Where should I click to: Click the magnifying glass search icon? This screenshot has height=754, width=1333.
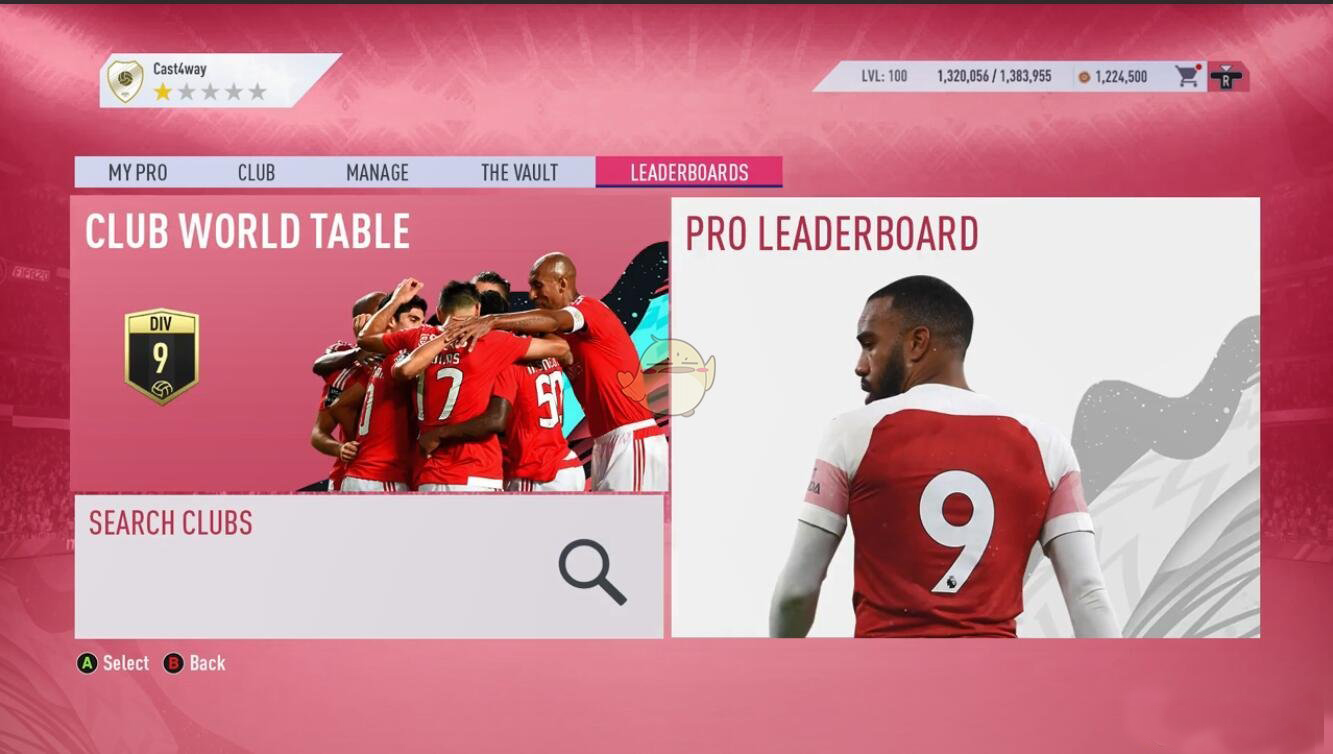click(x=590, y=573)
